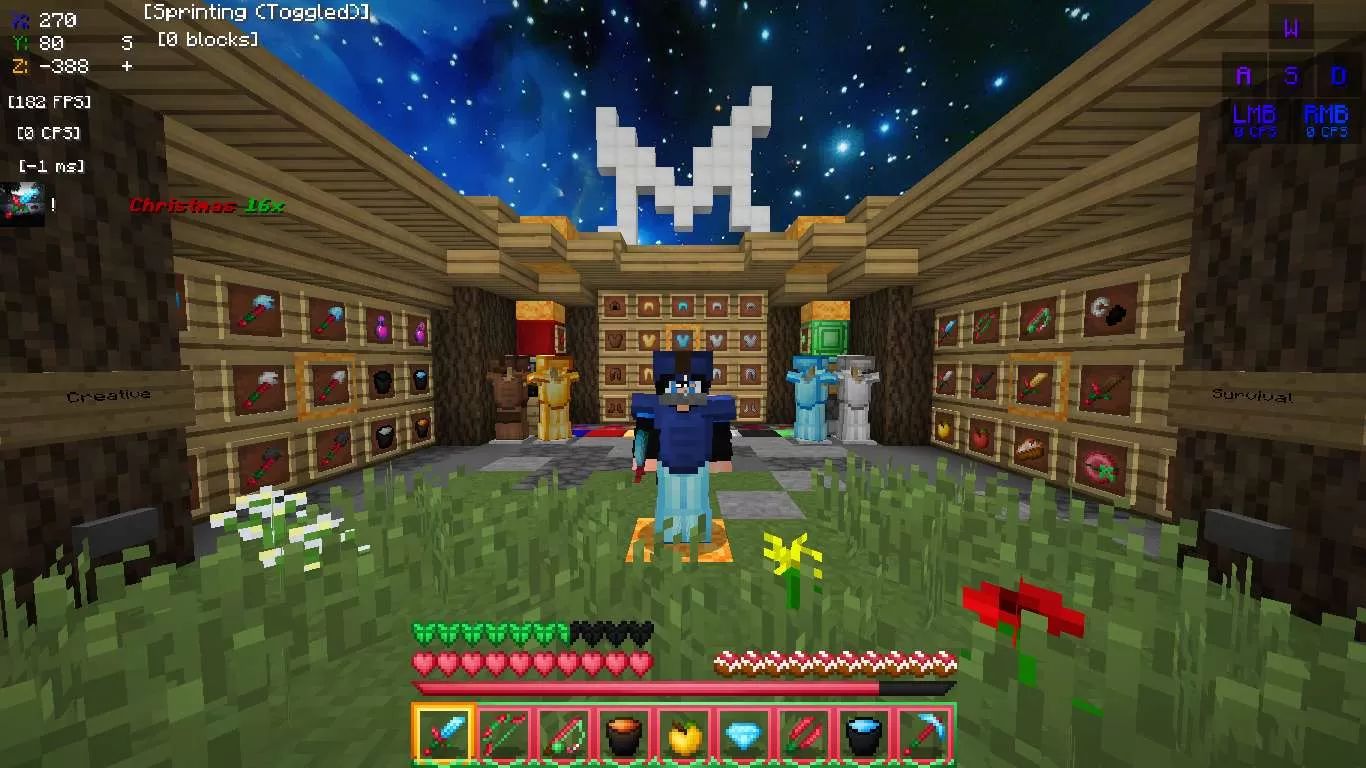The image size is (1366, 768).
Task: Select the bow in the hotbar
Action: tap(503, 736)
